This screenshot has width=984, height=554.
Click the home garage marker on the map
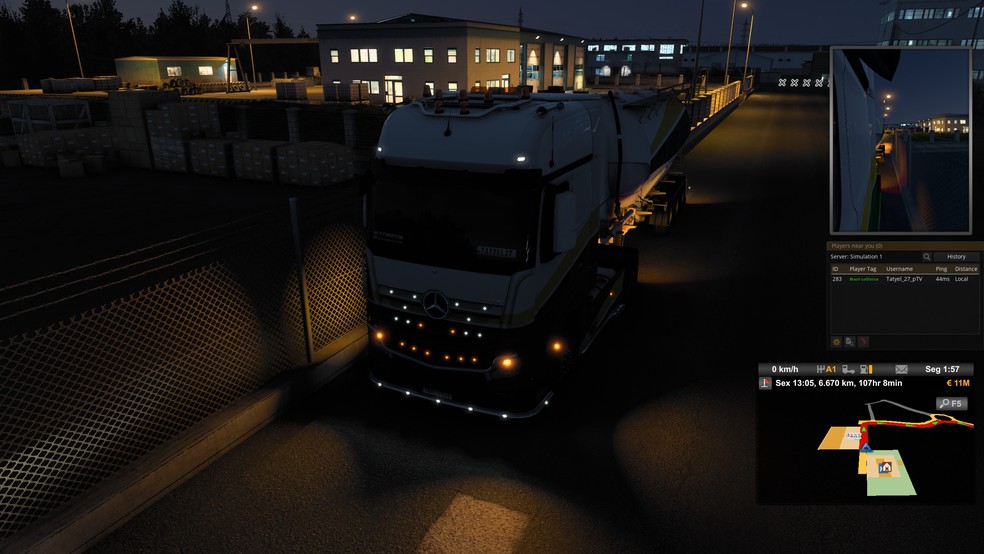coord(884,467)
